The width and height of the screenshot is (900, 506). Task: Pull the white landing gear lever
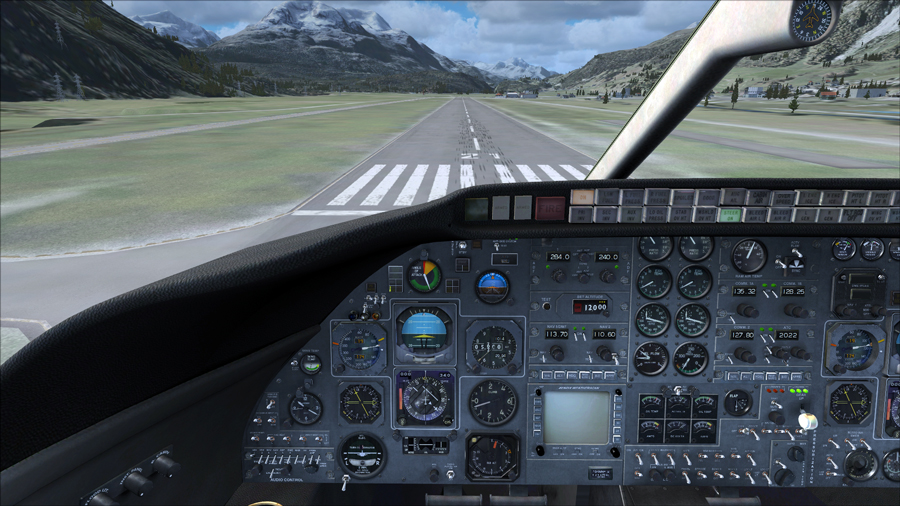pos(808,421)
